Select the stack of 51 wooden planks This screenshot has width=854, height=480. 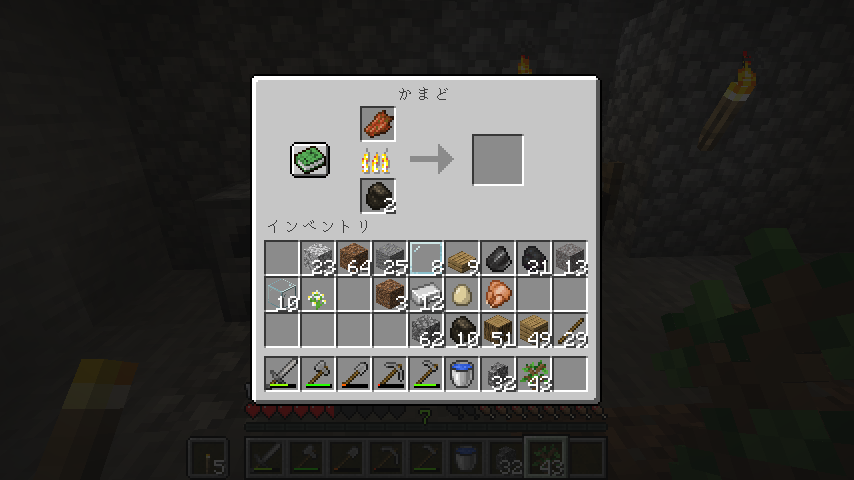[498, 331]
